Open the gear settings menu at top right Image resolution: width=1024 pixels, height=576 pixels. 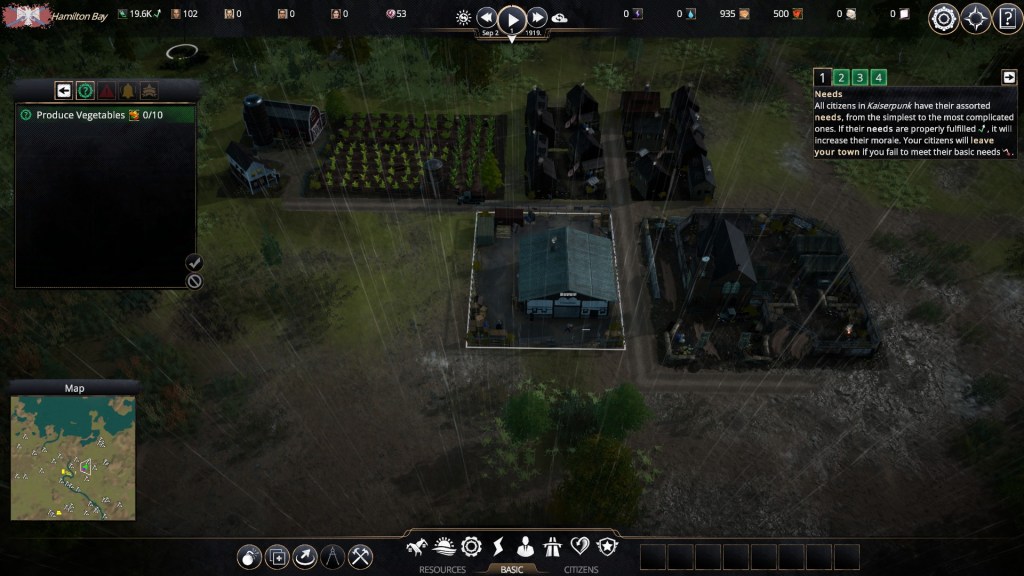click(x=943, y=18)
